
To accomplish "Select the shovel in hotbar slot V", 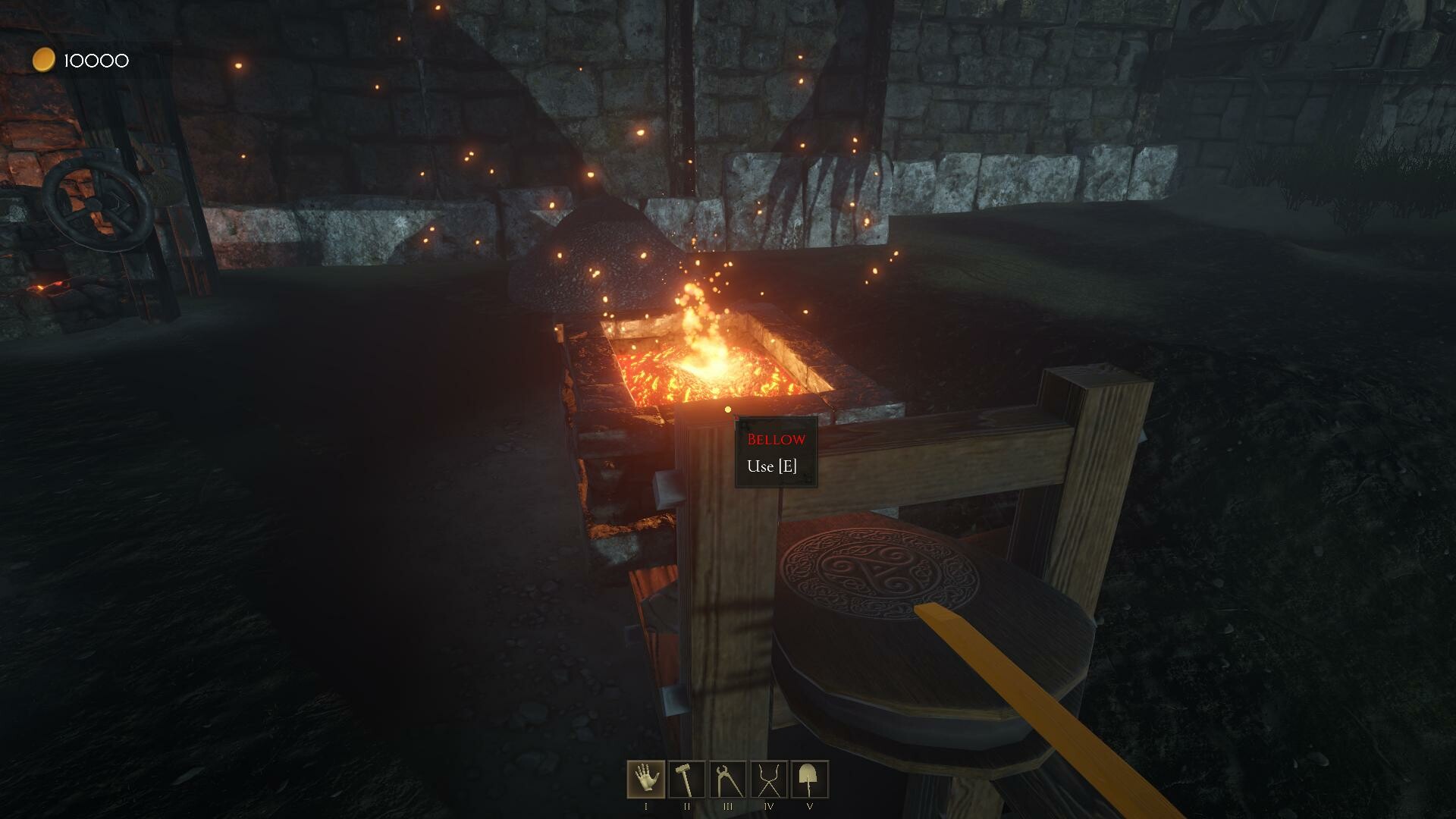I will click(808, 777).
